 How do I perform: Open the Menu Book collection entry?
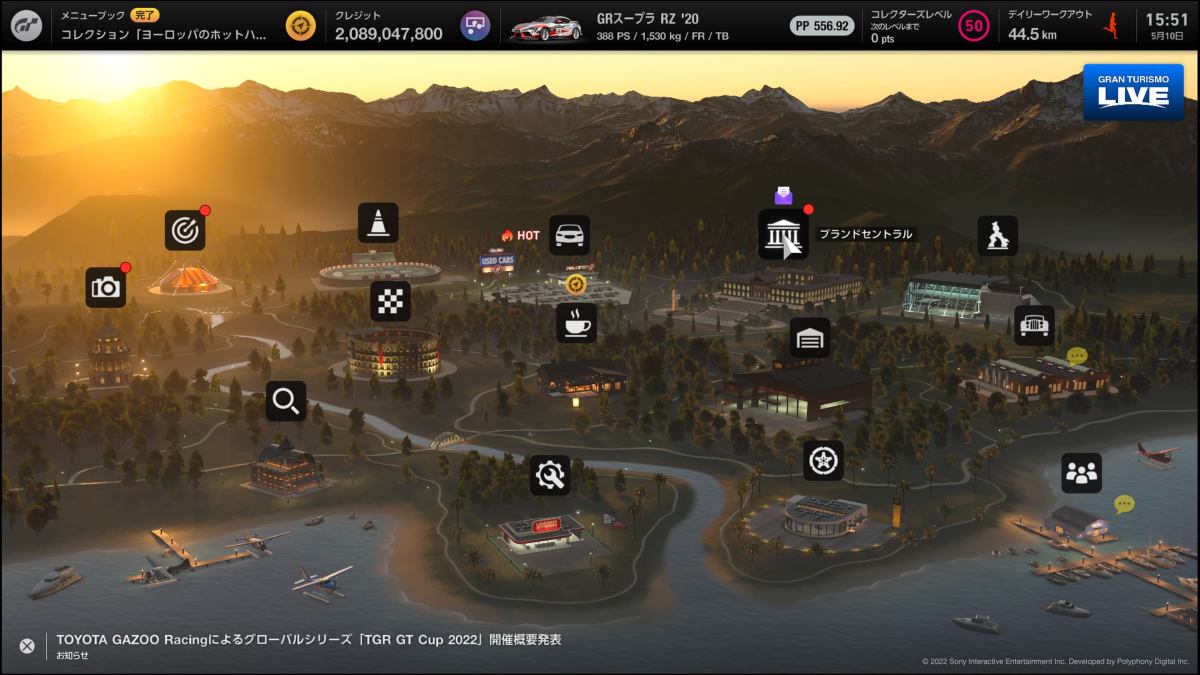click(165, 26)
